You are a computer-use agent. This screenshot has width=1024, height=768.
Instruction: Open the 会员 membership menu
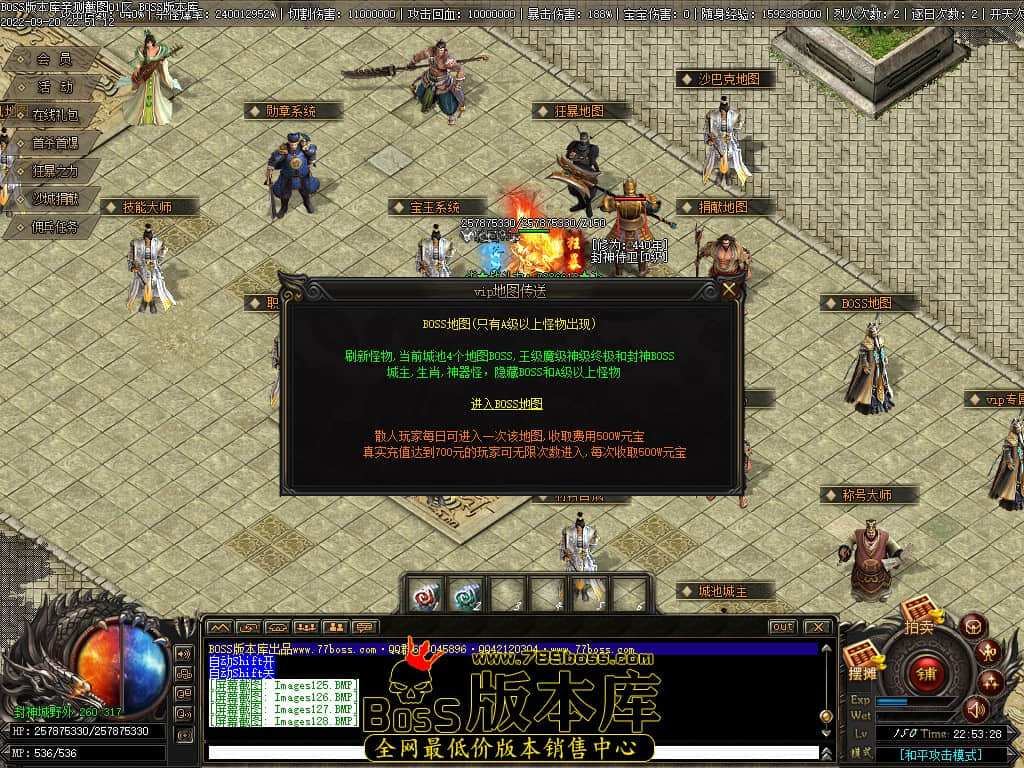click(55, 59)
